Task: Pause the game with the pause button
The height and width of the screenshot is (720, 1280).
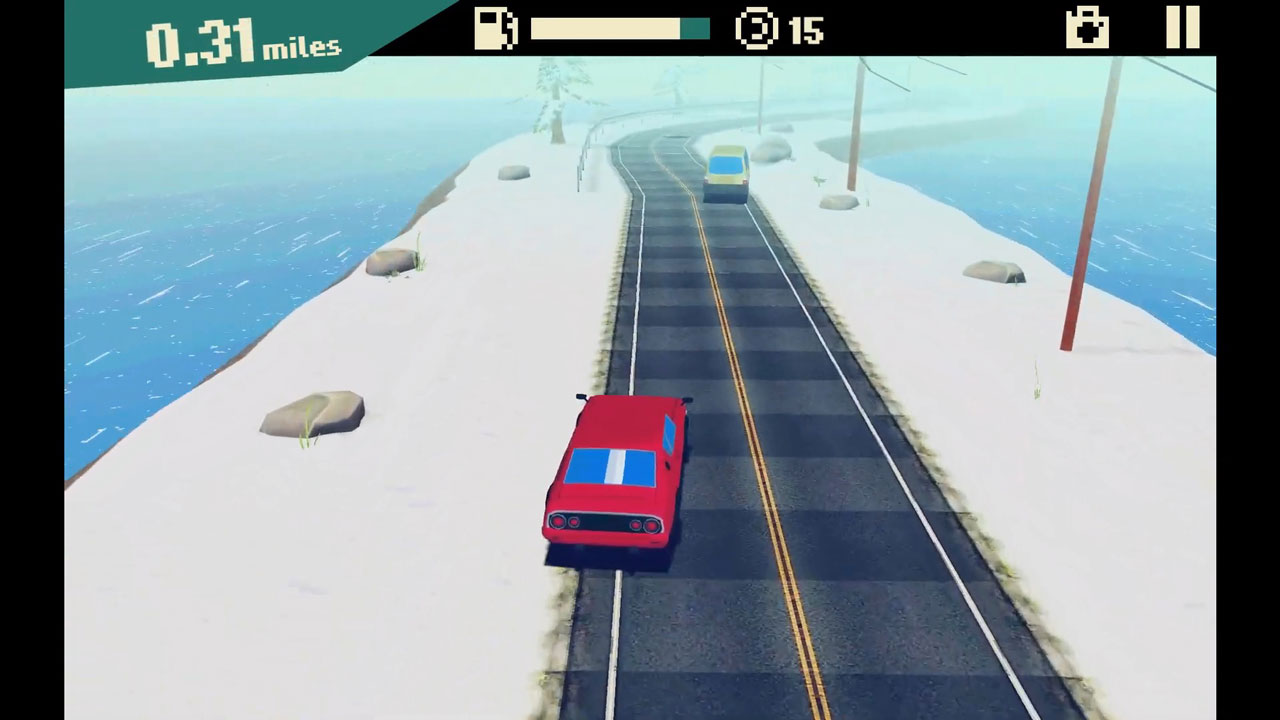Action: click(x=1182, y=27)
